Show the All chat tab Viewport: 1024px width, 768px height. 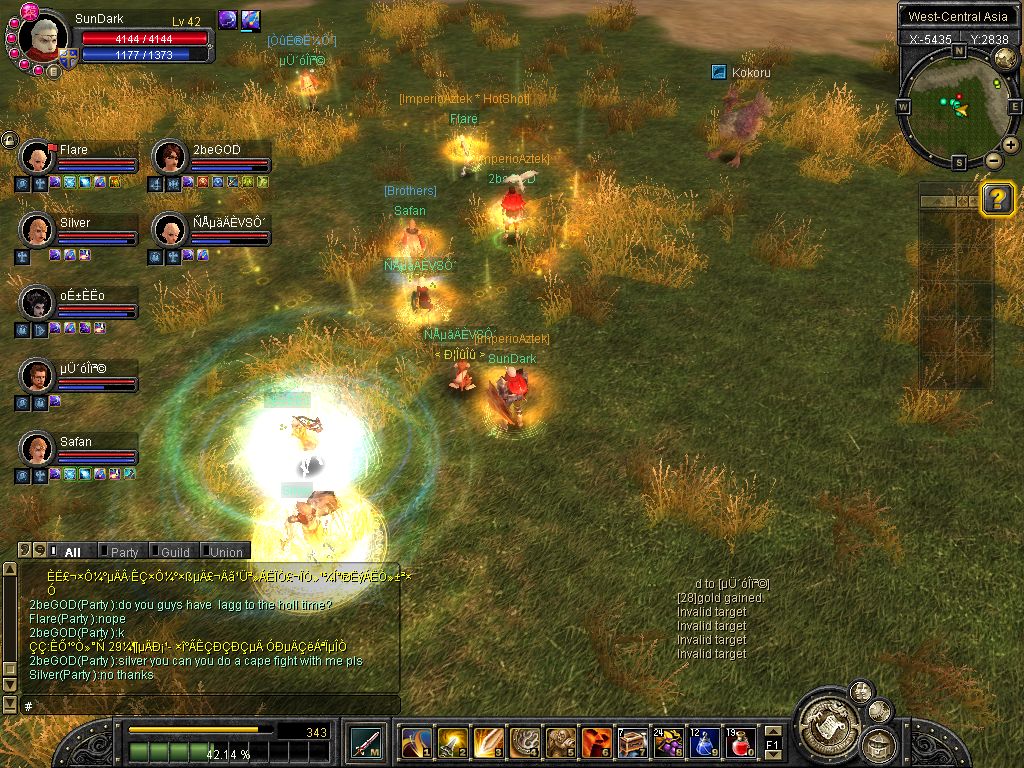point(72,551)
